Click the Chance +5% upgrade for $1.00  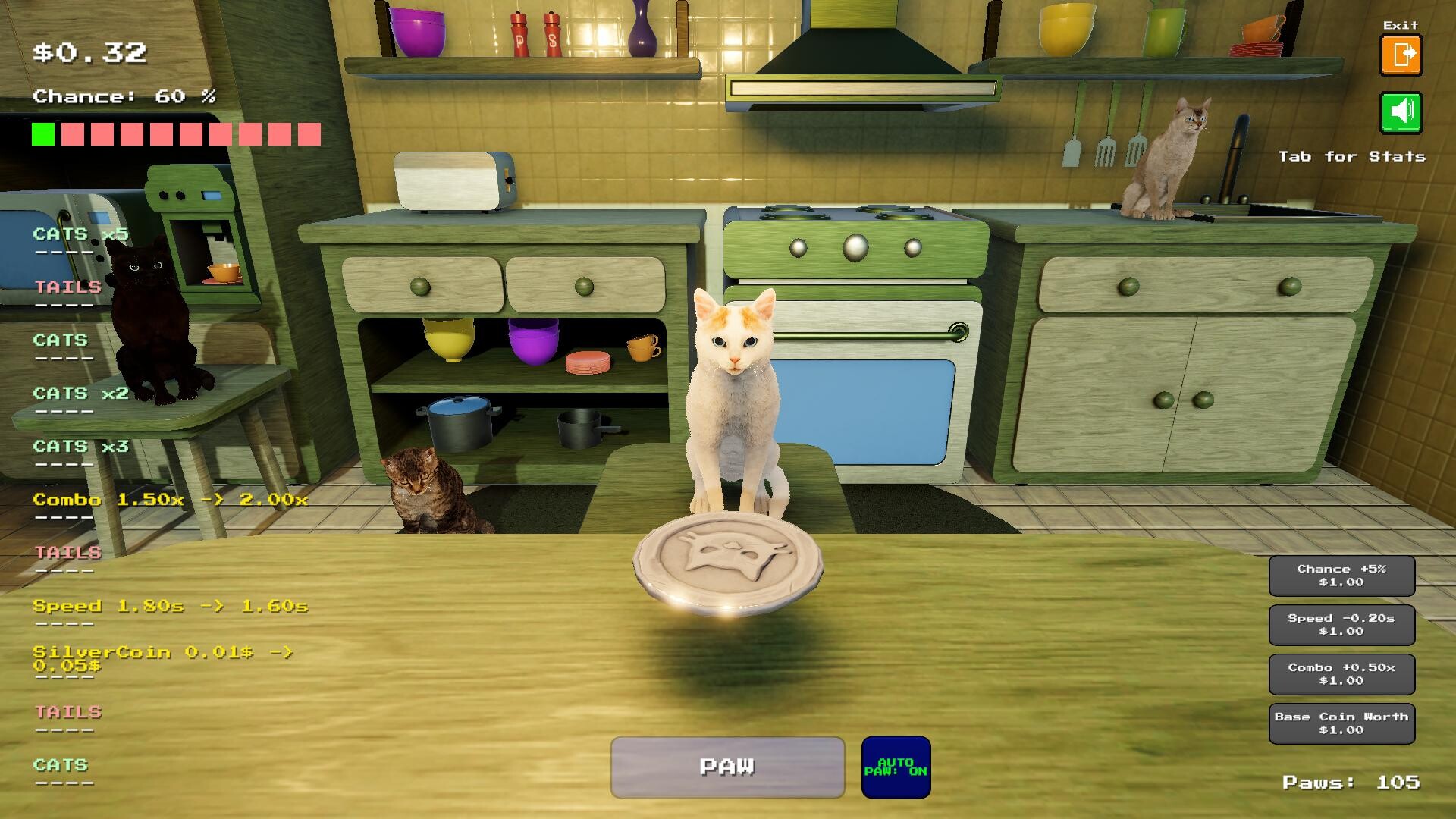click(x=1341, y=576)
